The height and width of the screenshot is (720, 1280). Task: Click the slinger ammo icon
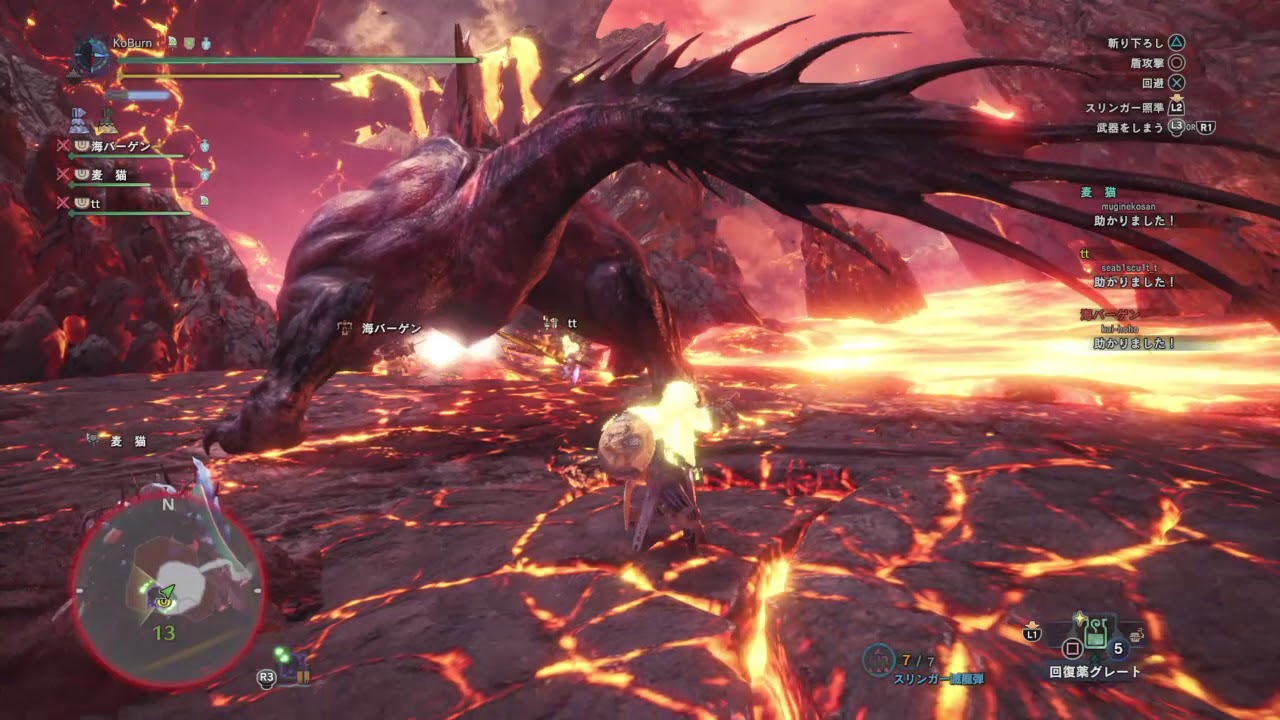[878, 659]
